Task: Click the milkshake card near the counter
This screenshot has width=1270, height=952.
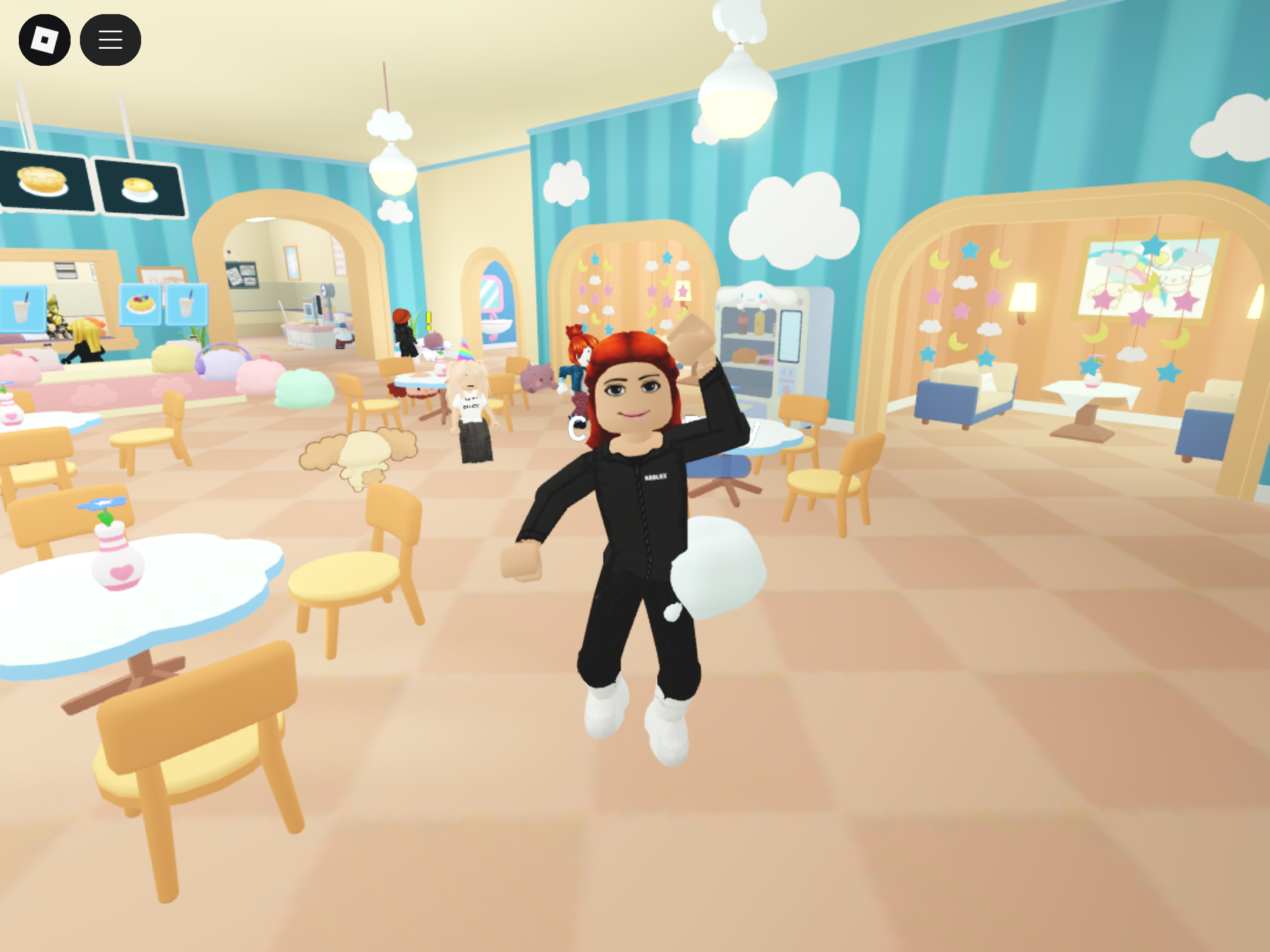Action: [x=21, y=310]
